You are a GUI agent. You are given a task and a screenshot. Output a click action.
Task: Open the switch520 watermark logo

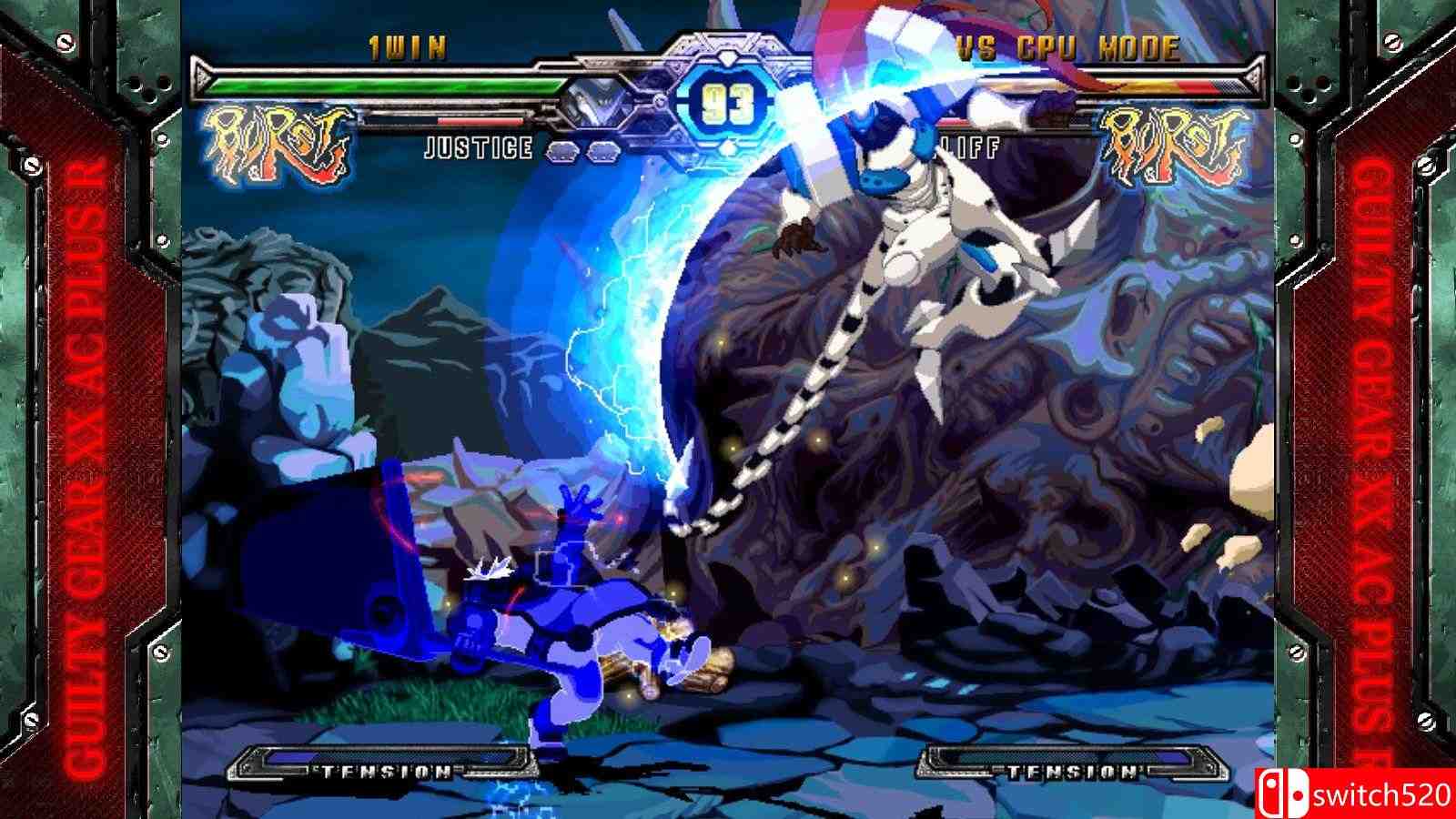pos(1354,794)
